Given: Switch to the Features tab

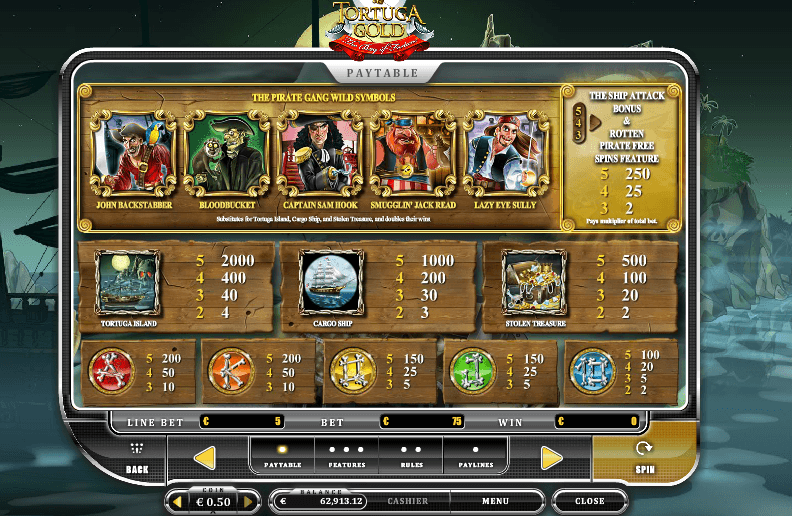Looking at the screenshot, I should pos(346,456).
